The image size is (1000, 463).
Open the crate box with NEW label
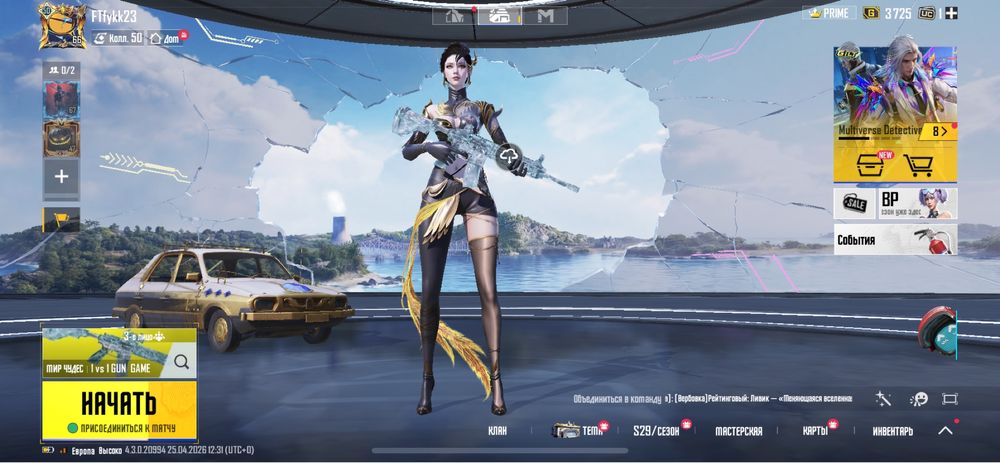click(x=869, y=166)
